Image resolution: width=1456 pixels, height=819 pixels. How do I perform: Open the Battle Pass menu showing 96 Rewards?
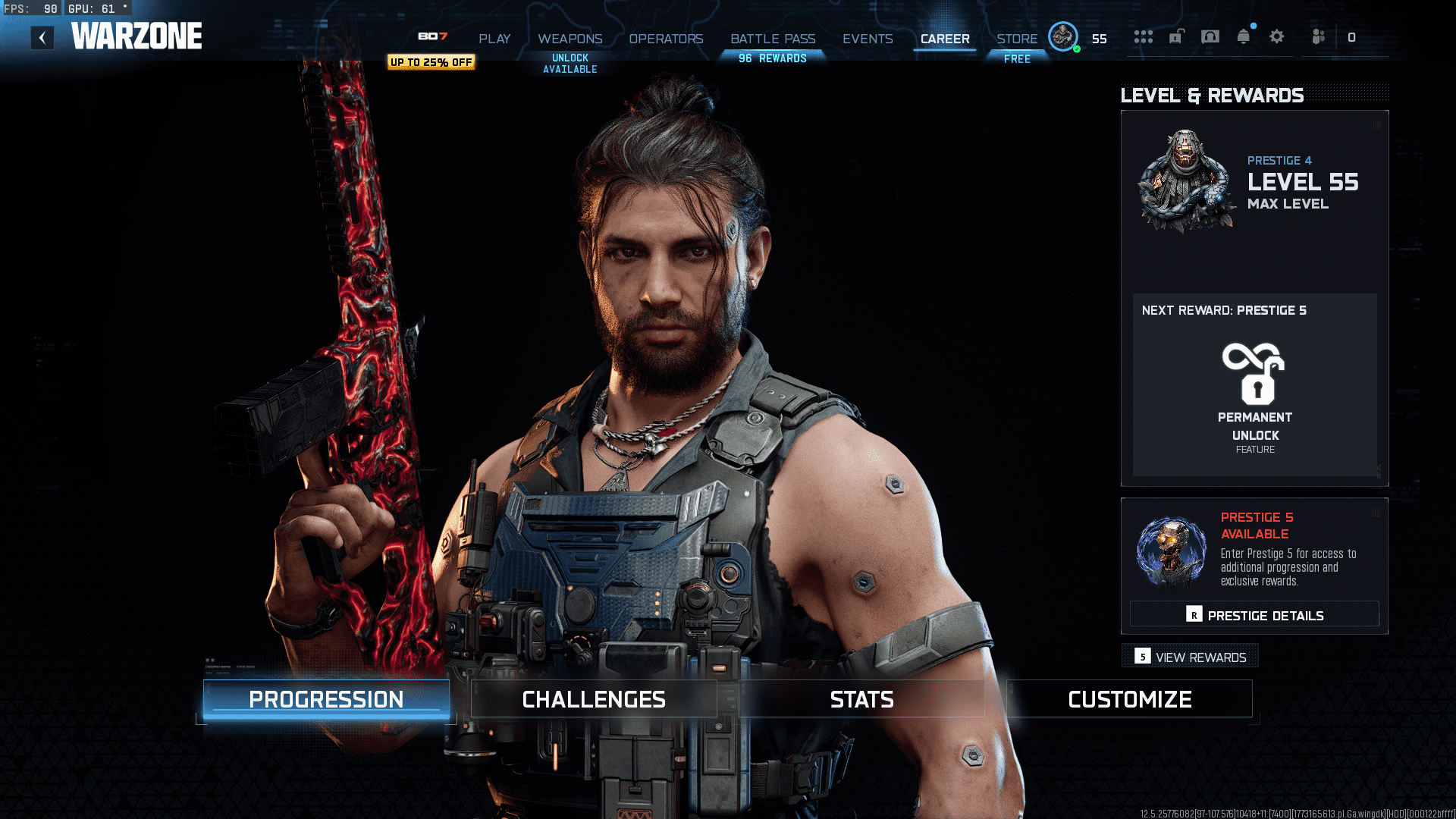pyautogui.click(x=773, y=39)
